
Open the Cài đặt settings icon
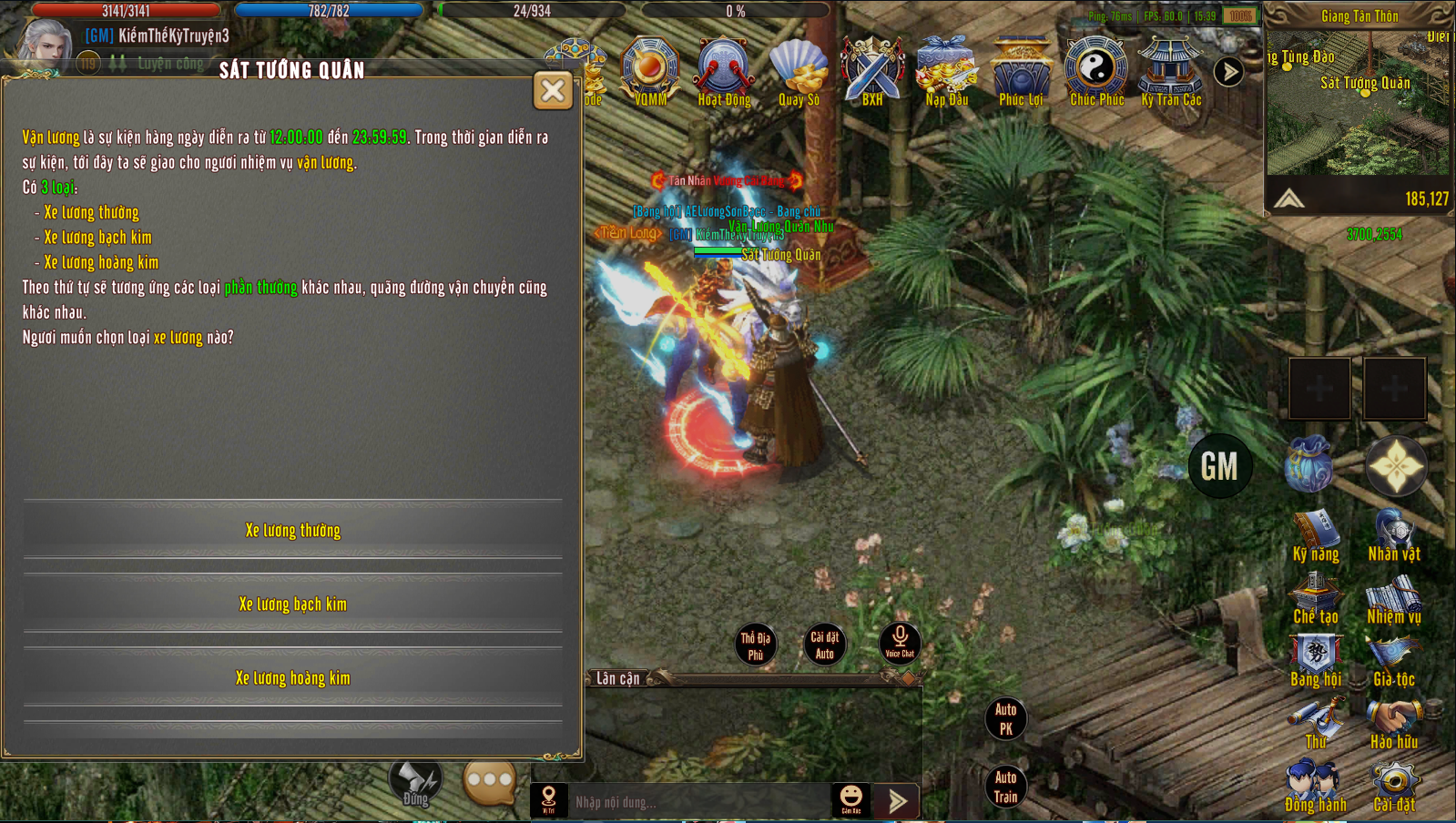pos(1394,787)
